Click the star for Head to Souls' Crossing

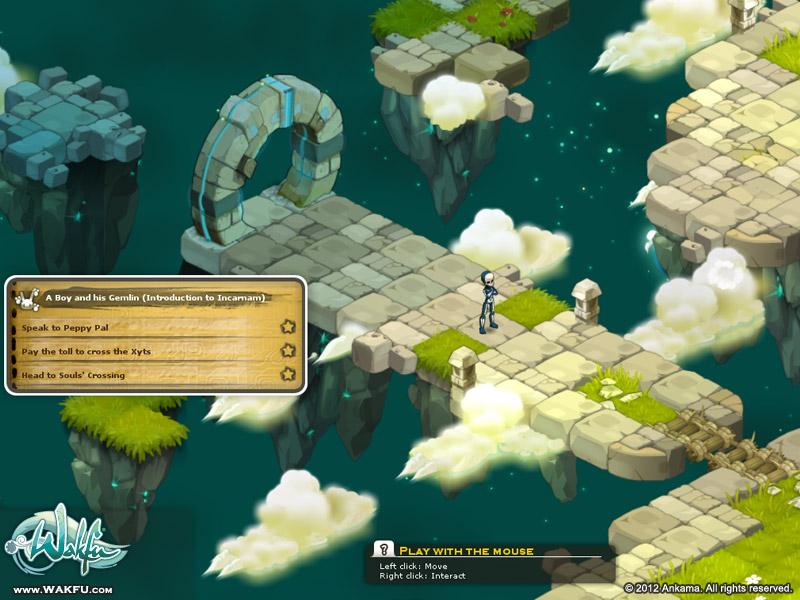288,374
